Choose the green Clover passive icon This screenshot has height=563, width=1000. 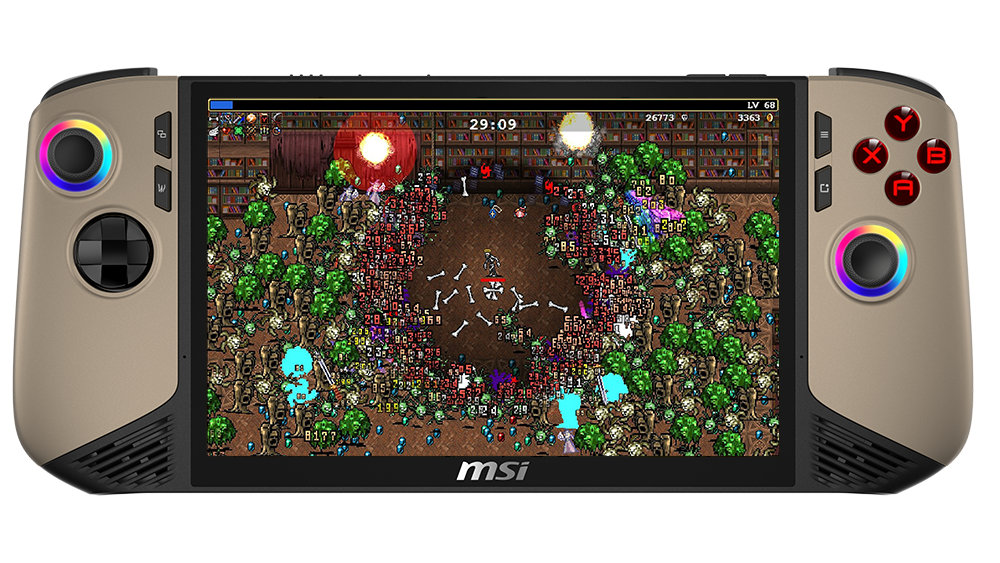click(239, 131)
